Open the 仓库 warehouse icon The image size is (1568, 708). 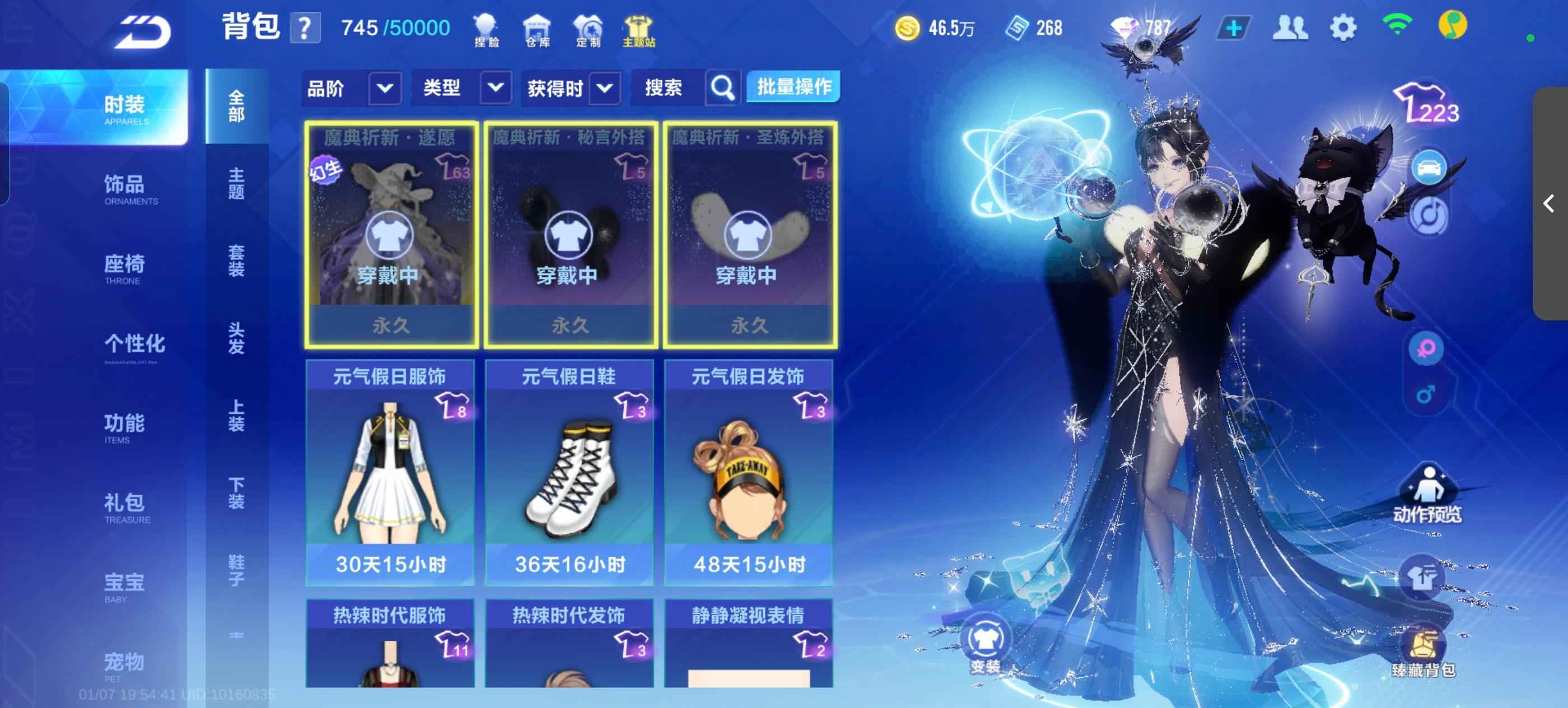point(537,30)
